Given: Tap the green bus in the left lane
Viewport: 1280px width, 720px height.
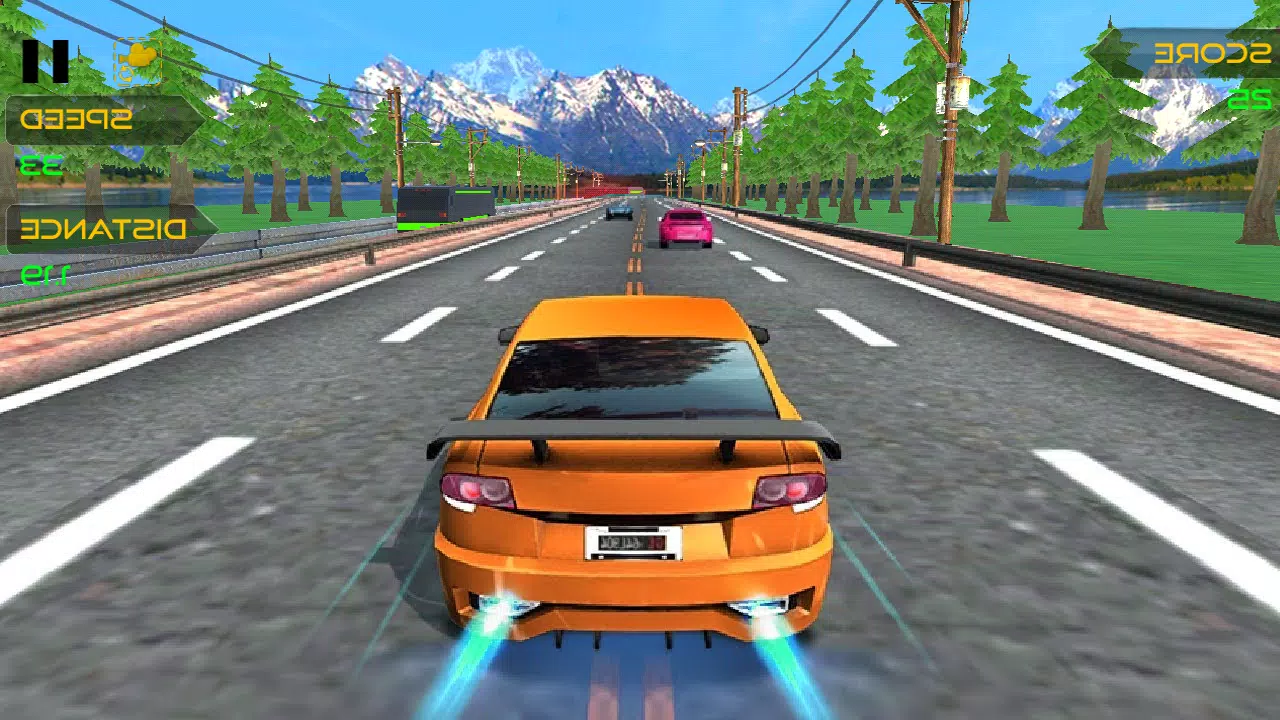Looking at the screenshot, I should point(443,207).
